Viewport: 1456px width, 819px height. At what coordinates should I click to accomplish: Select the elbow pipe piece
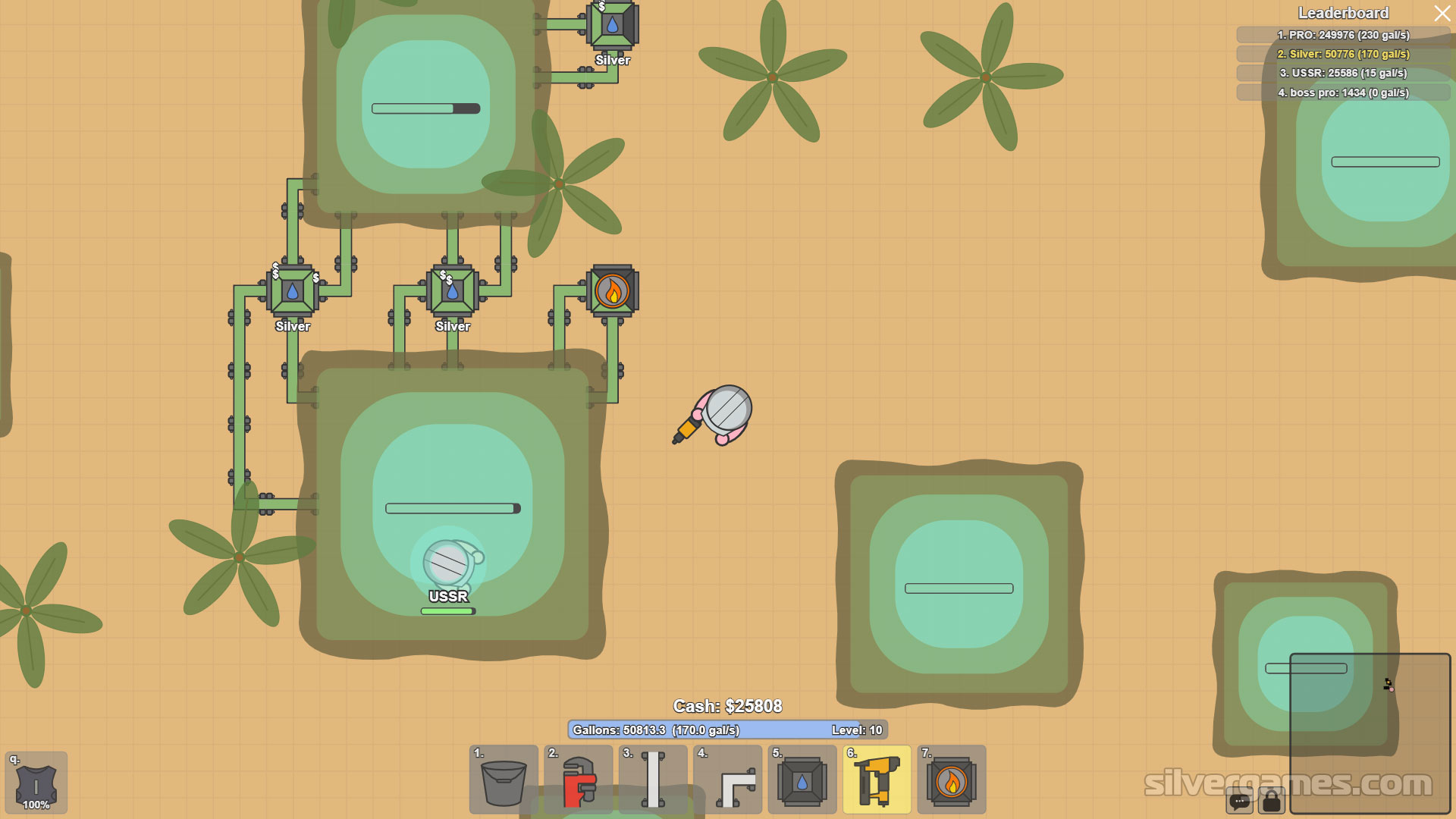(x=727, y=780)
